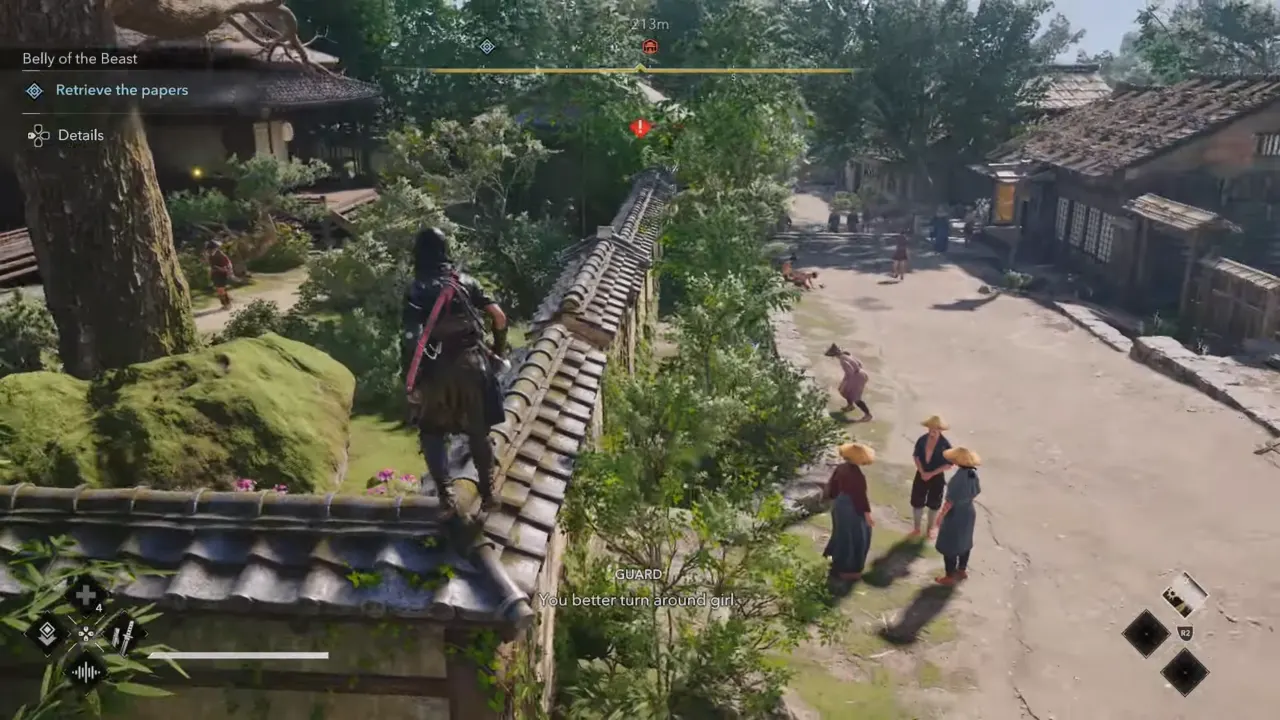Enable the R2 shield button prompt
Viewport: 1280px width, 720px height.
coord(1185,632)
